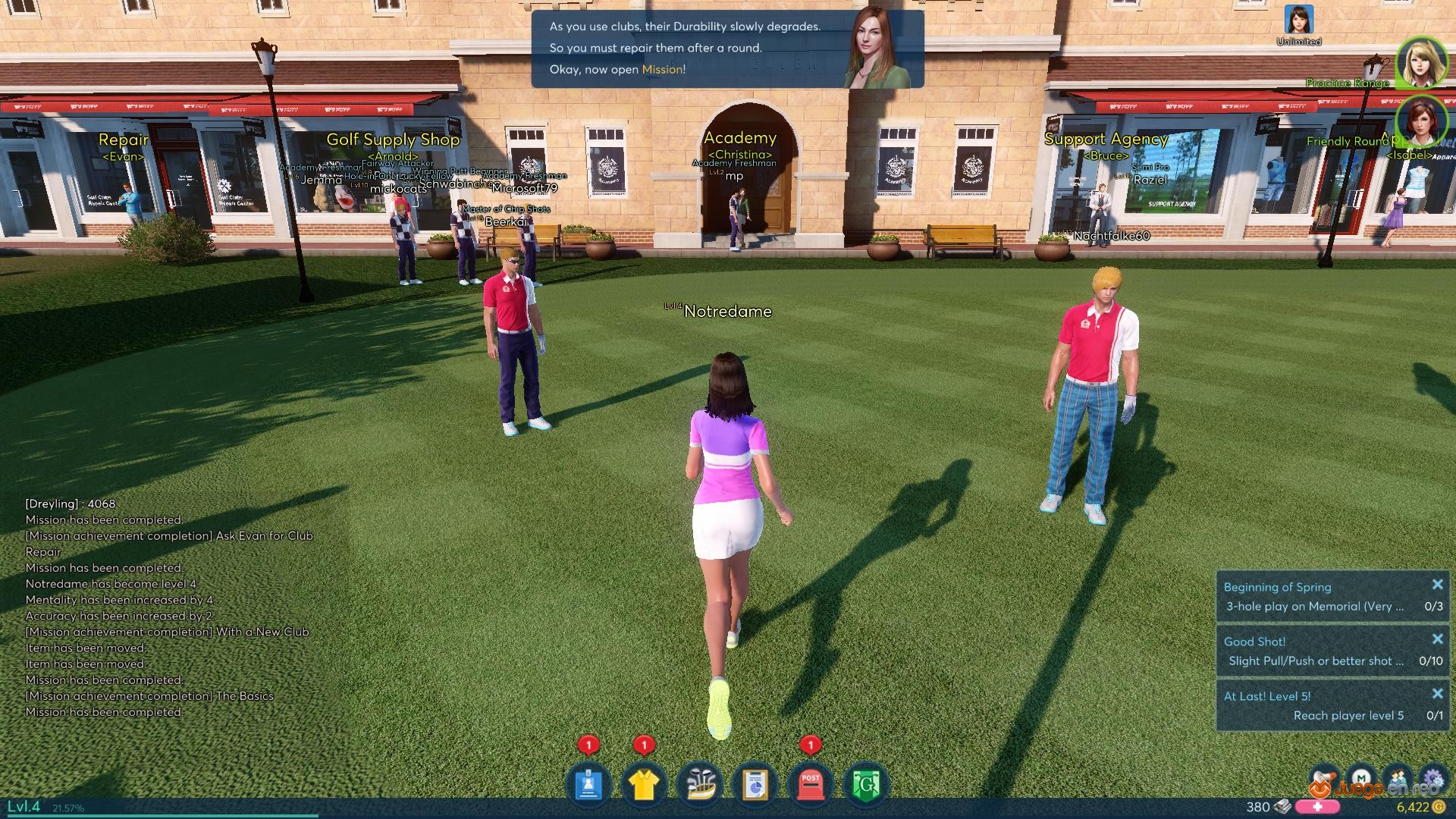Go to Practice Range via blonde portrait

(x=1421, y=63)
